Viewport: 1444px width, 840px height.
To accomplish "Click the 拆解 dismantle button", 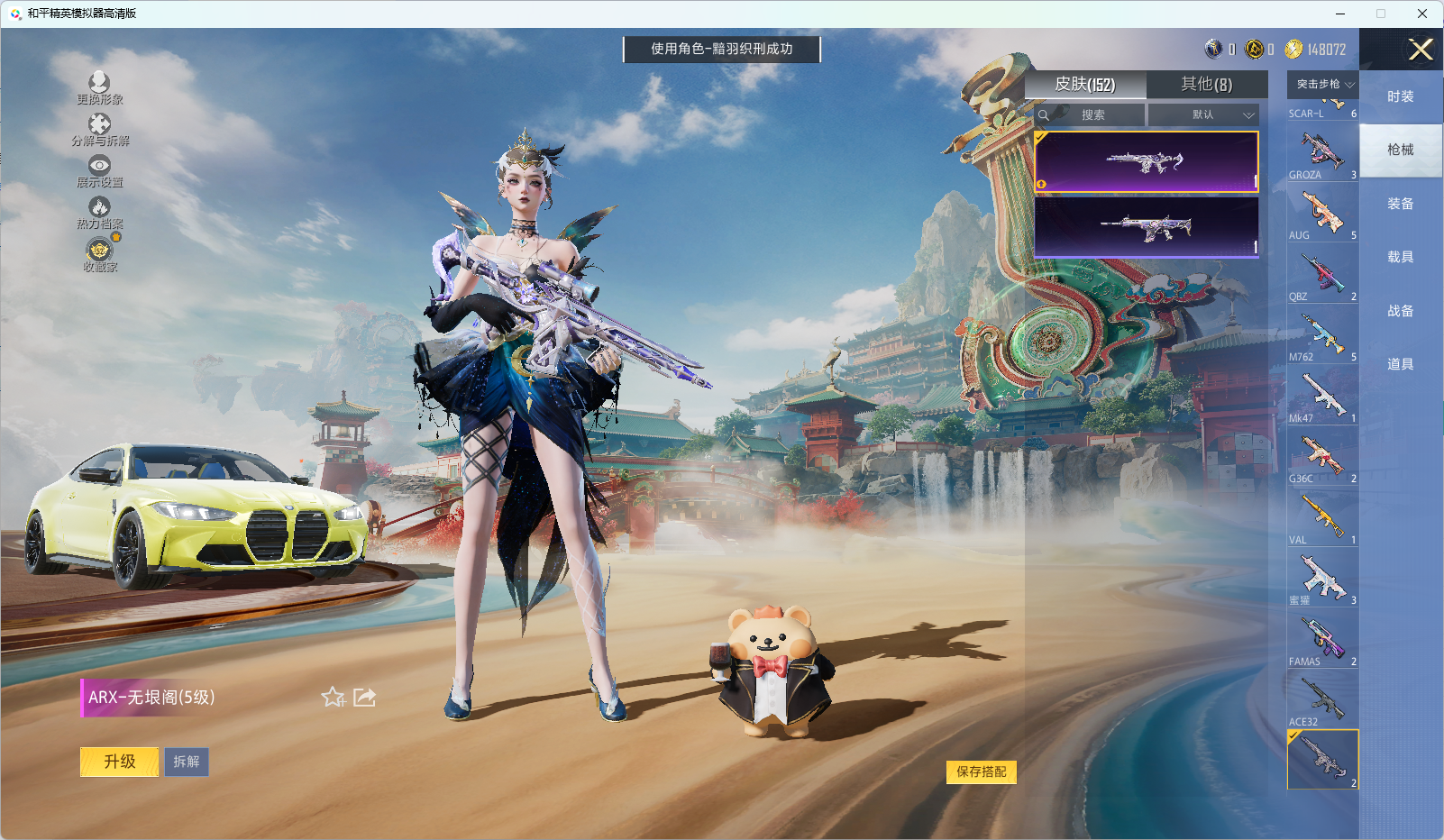I will pyautogui.click(x=187, y=762).
